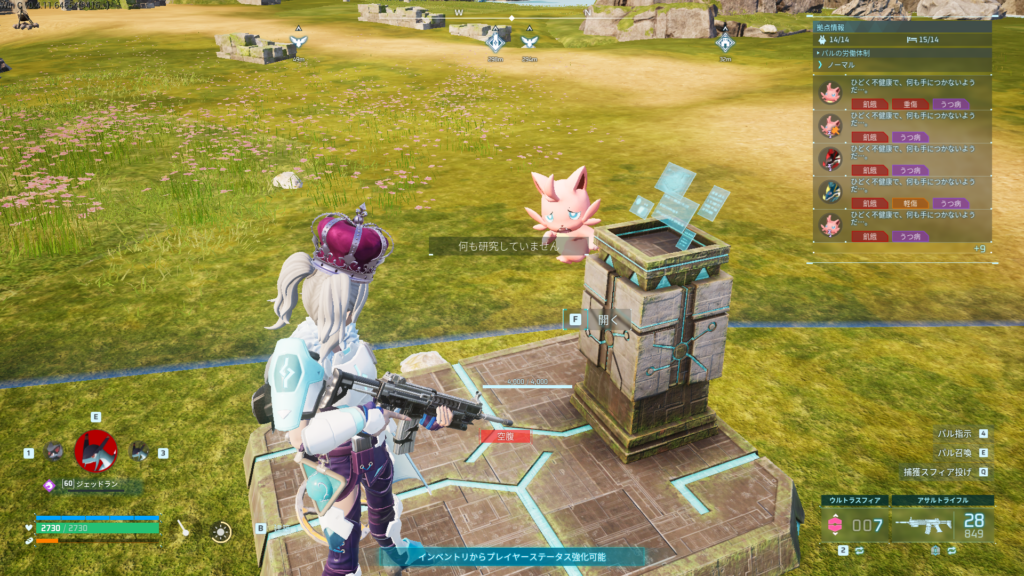Select the red-and-black pal's status row
The image size is (1024, 576).
pos(899,159)
